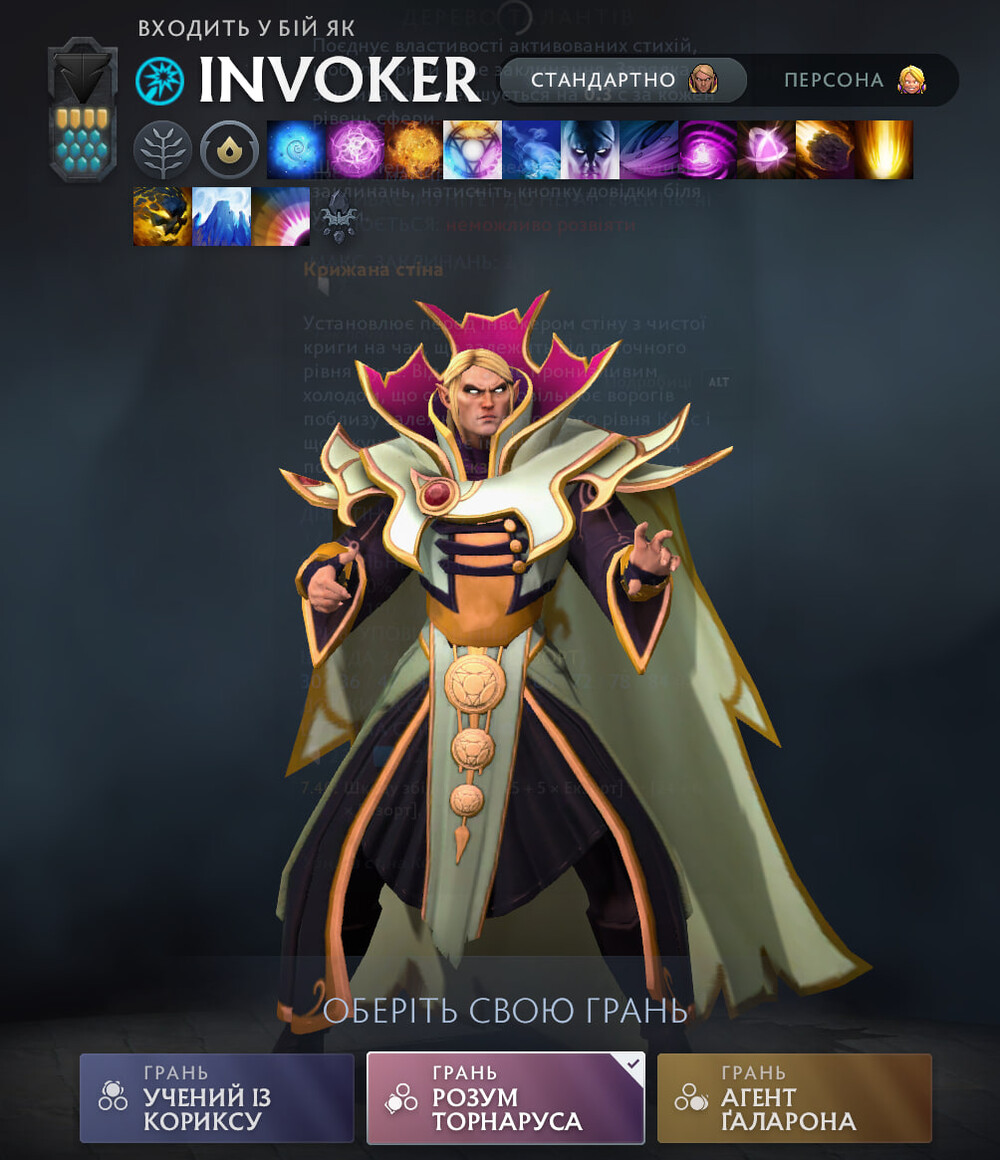Screen dimensions: 1000x1160
Task: View the Tornado ability icon
Action: click(x=649, y=150)
